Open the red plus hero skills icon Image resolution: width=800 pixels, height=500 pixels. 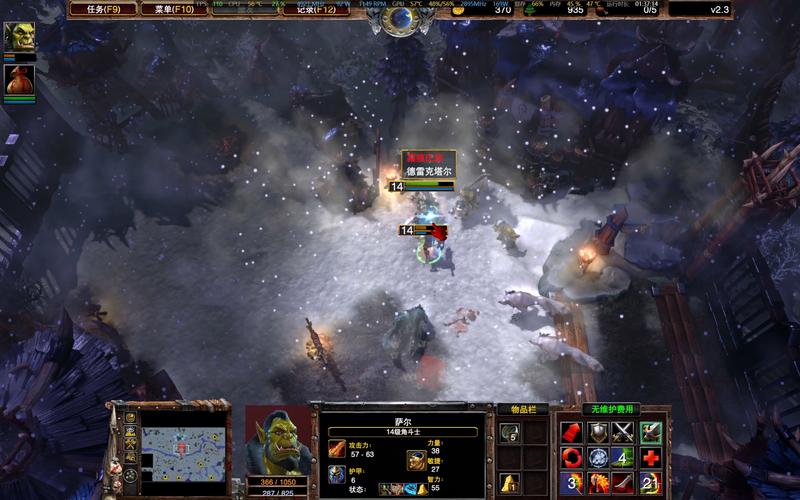[651, 458]
